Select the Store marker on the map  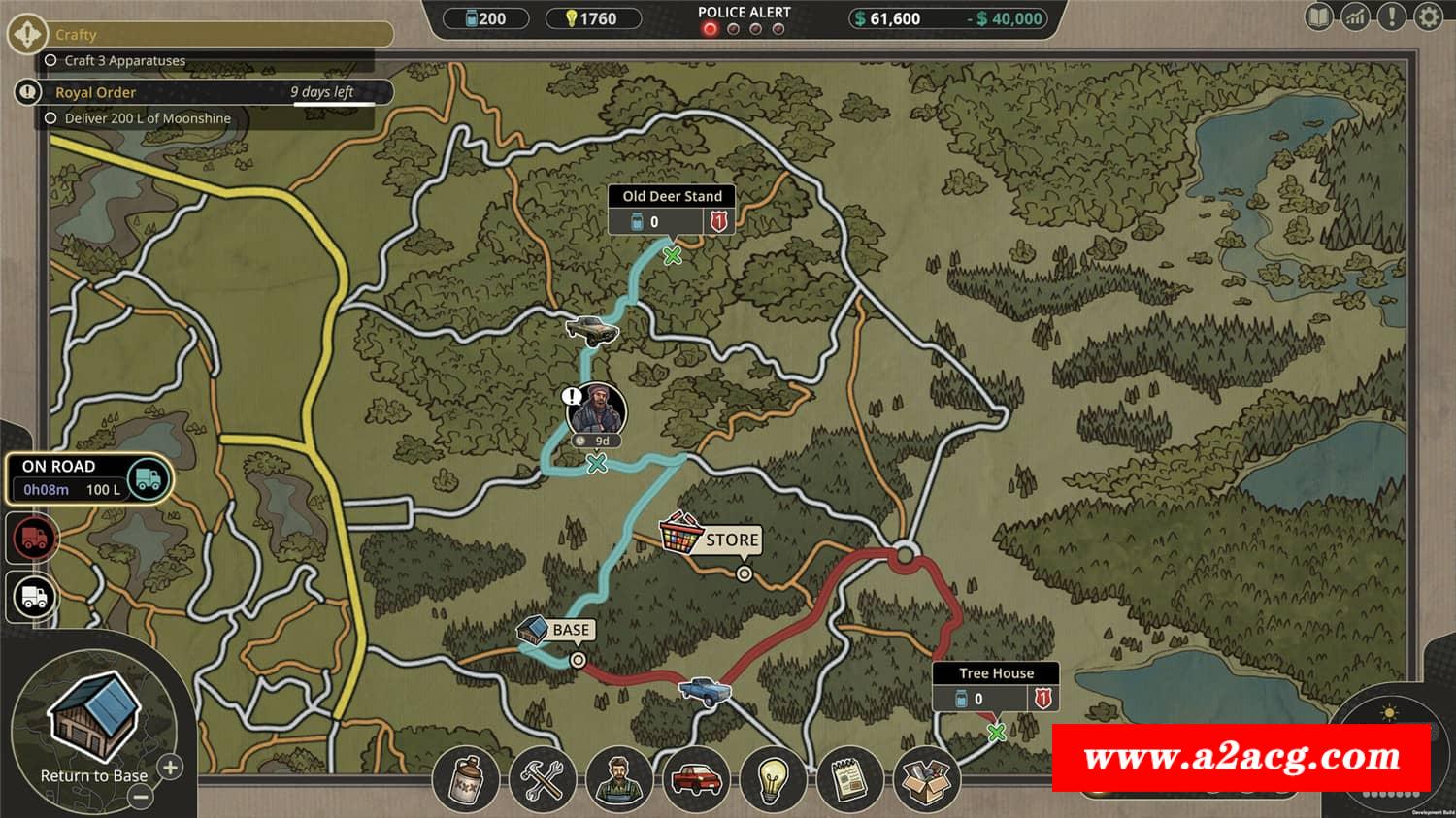pyautogui.click(x=711, y=539)
